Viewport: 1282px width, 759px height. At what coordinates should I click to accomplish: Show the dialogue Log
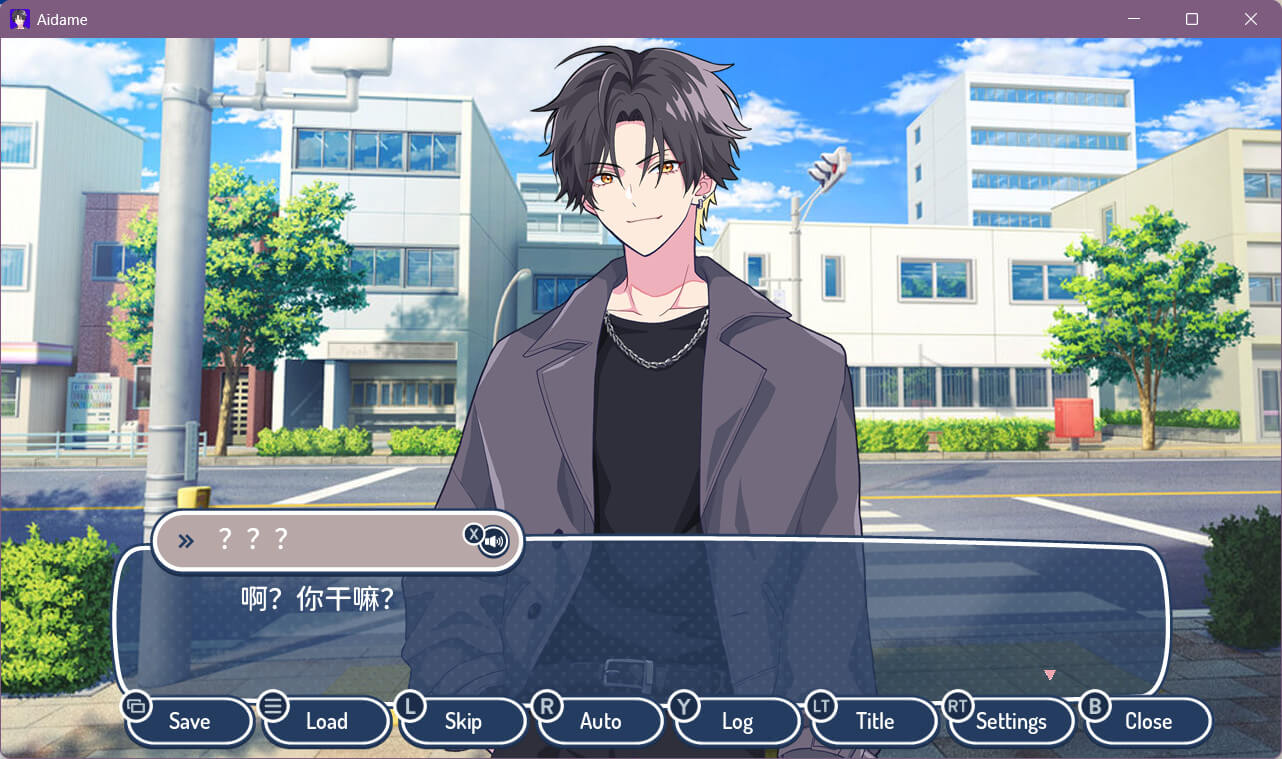pos(737,721)
